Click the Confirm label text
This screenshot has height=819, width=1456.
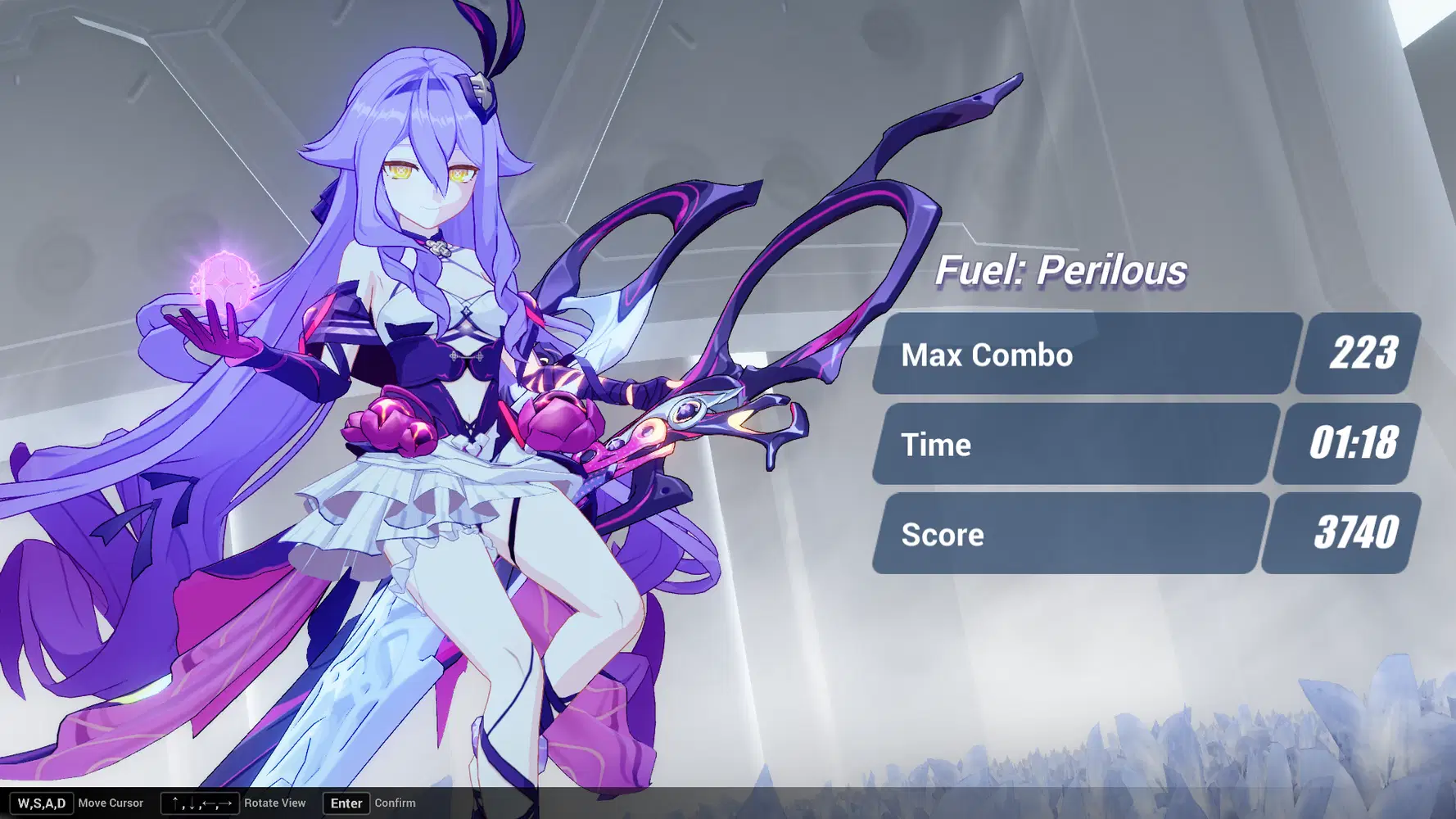click(x=396, y=803)
